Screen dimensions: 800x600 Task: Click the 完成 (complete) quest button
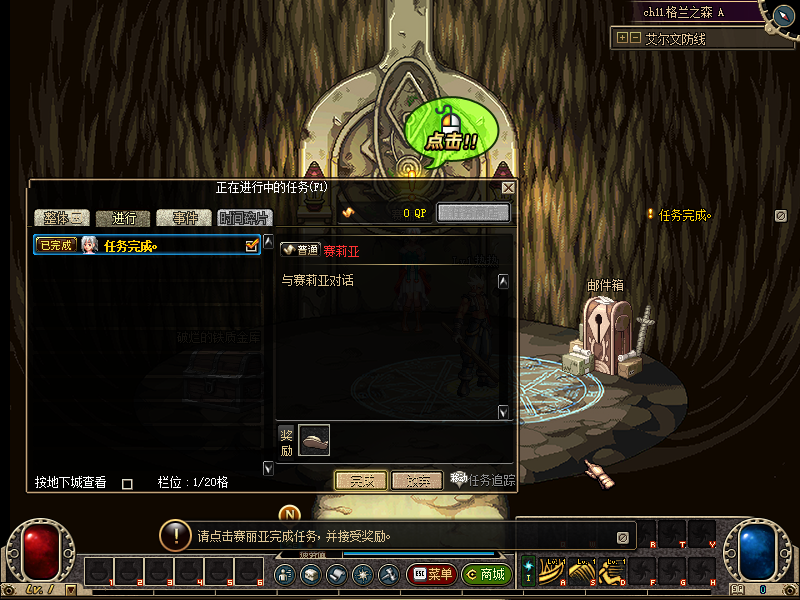click(360, 480)
